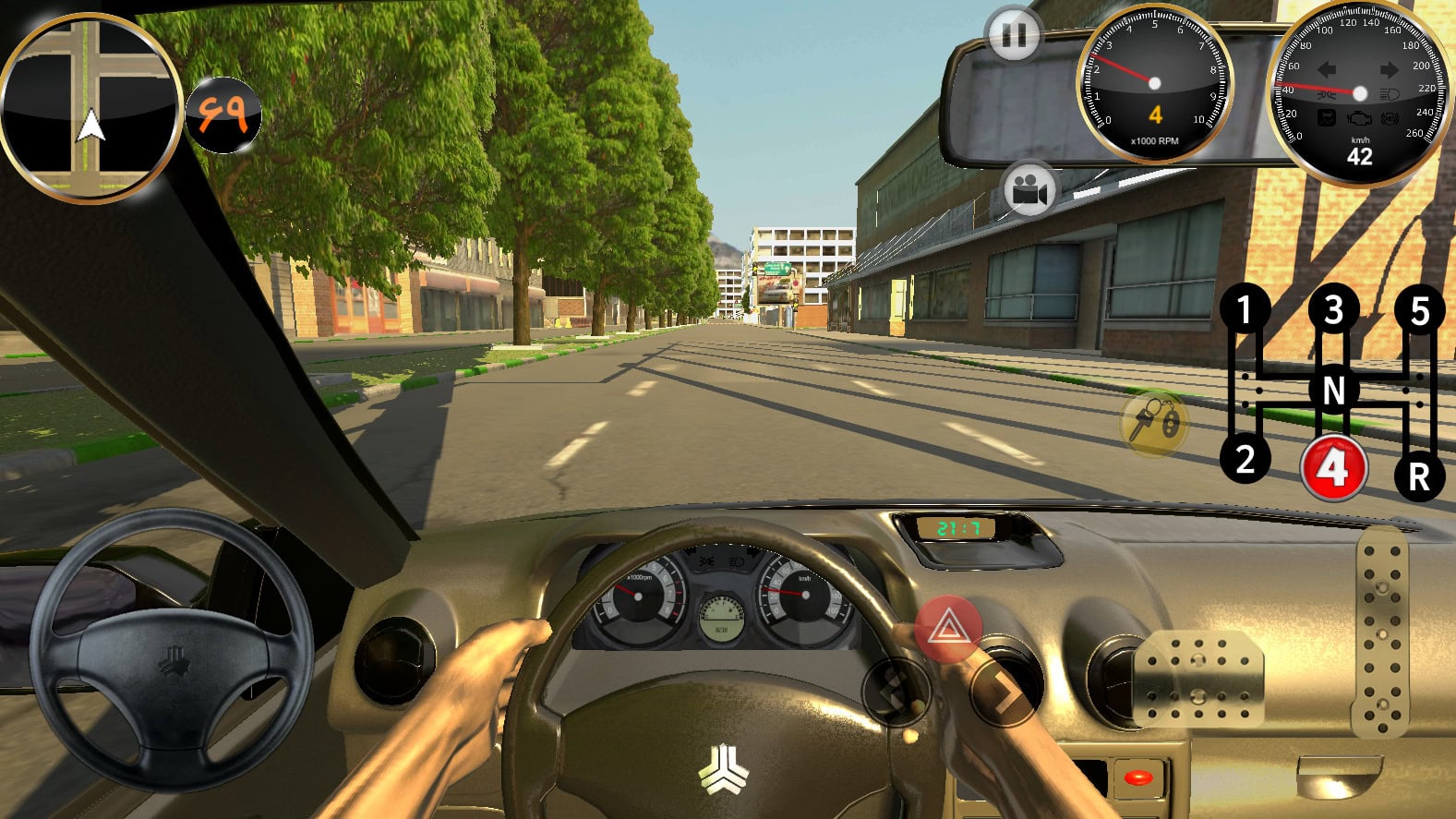This screenshot has width=1456, height=819.
Task: Switch camera view with the video camera icon
Action: (1029, 191)
